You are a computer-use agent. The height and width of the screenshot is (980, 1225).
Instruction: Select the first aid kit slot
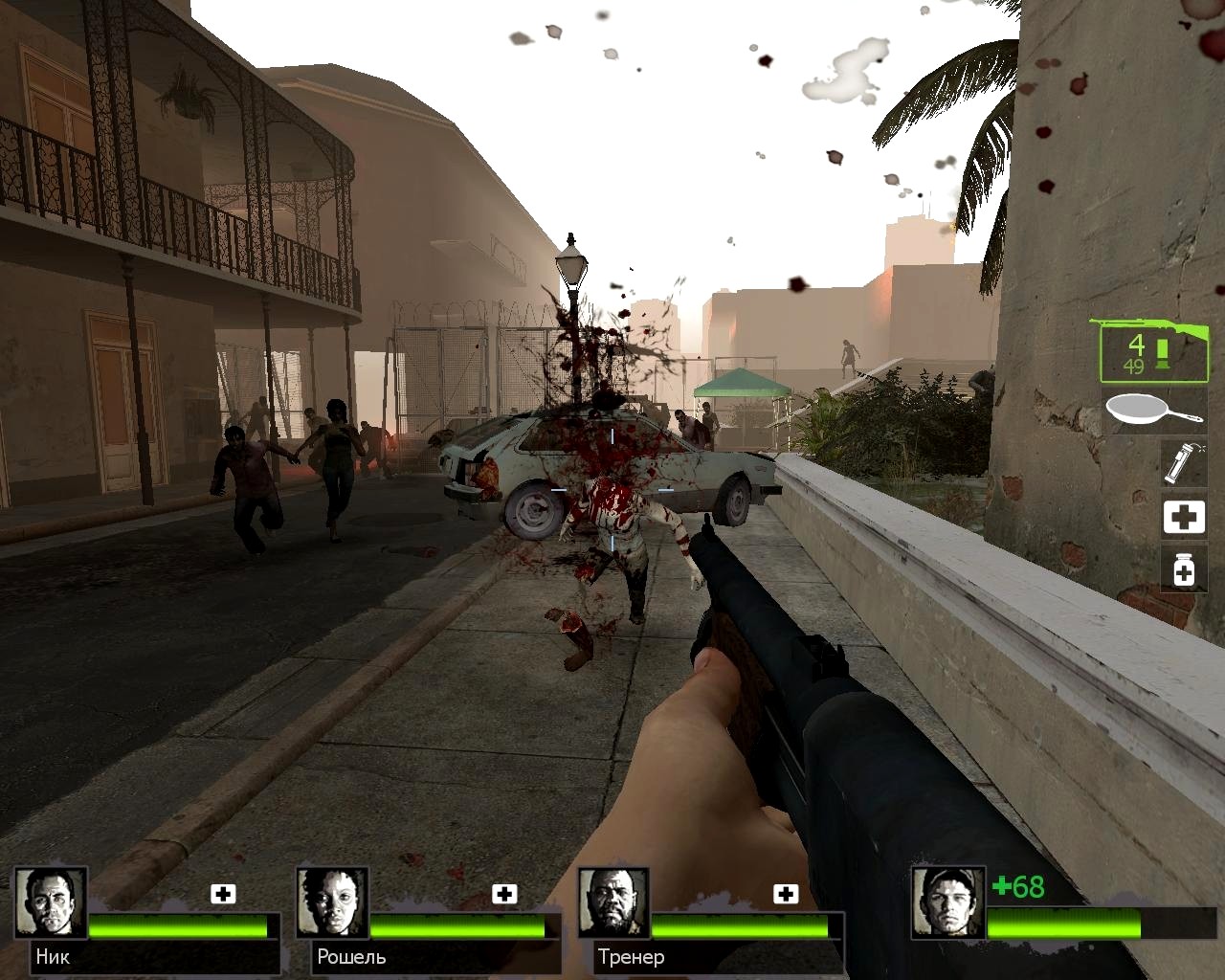[x=1183, y=517]
